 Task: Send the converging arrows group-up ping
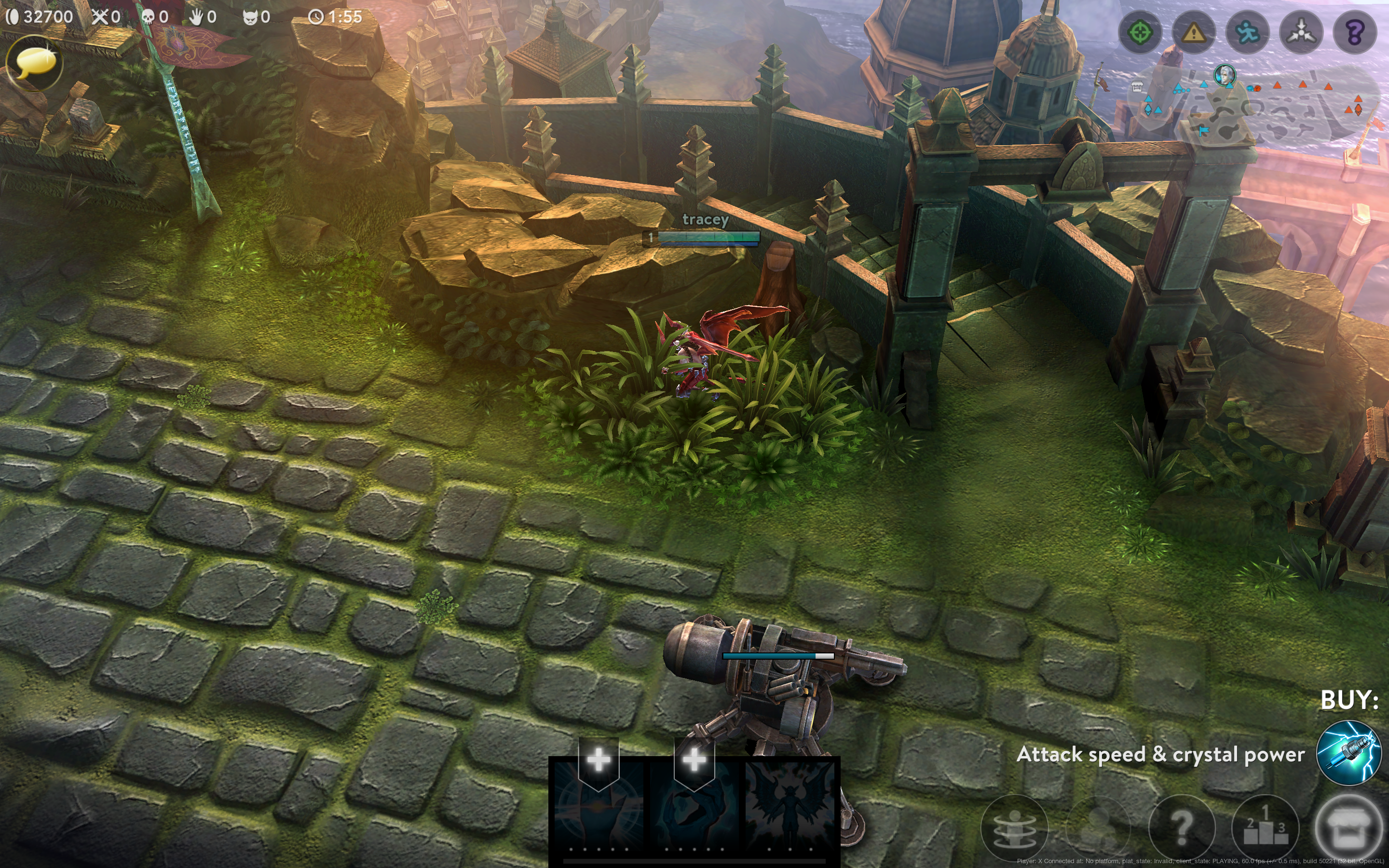(x=1301, y=33)
